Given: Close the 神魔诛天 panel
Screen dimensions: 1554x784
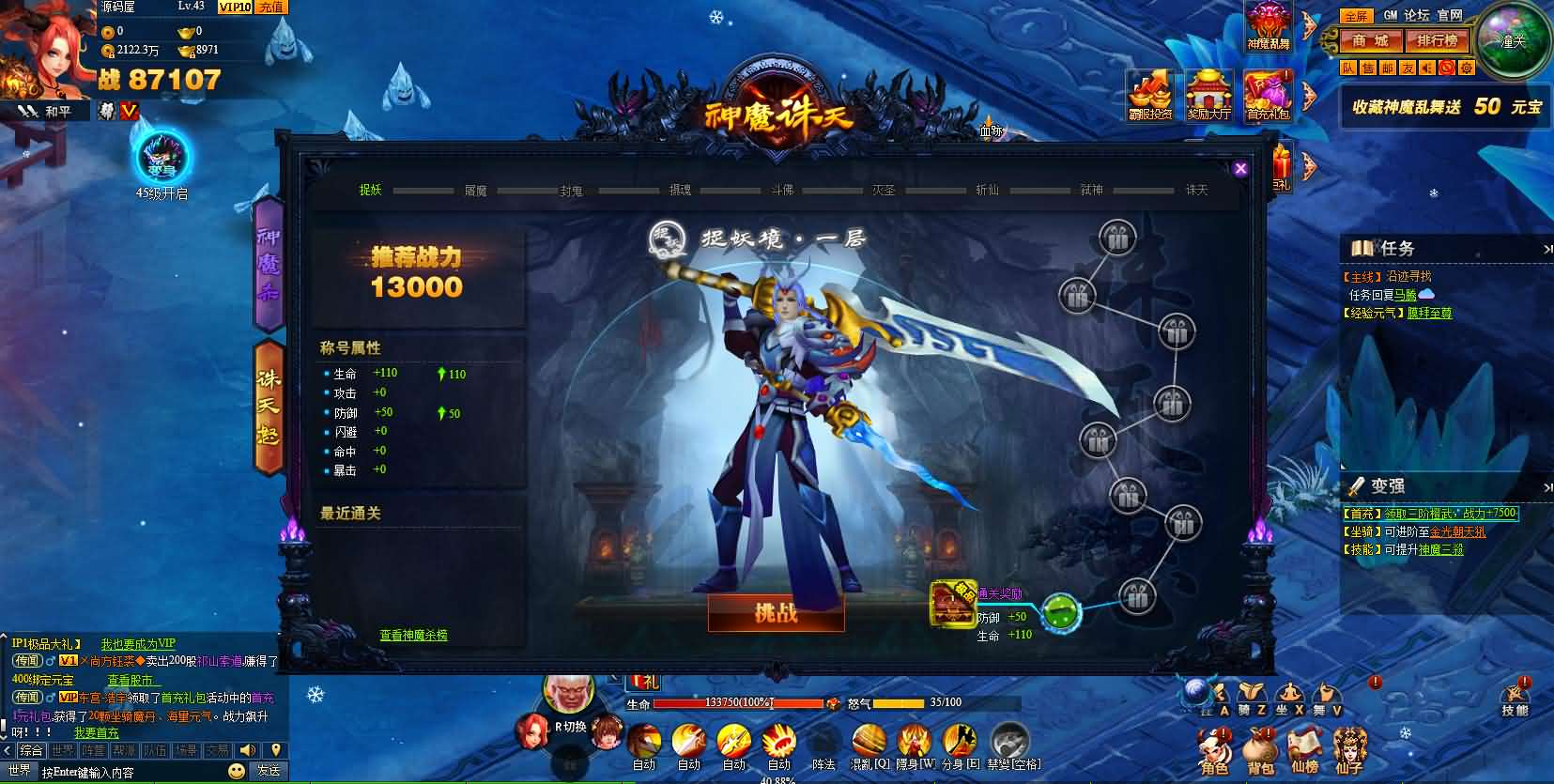Looking at the screenshot, I should [x=1240, y=169].
